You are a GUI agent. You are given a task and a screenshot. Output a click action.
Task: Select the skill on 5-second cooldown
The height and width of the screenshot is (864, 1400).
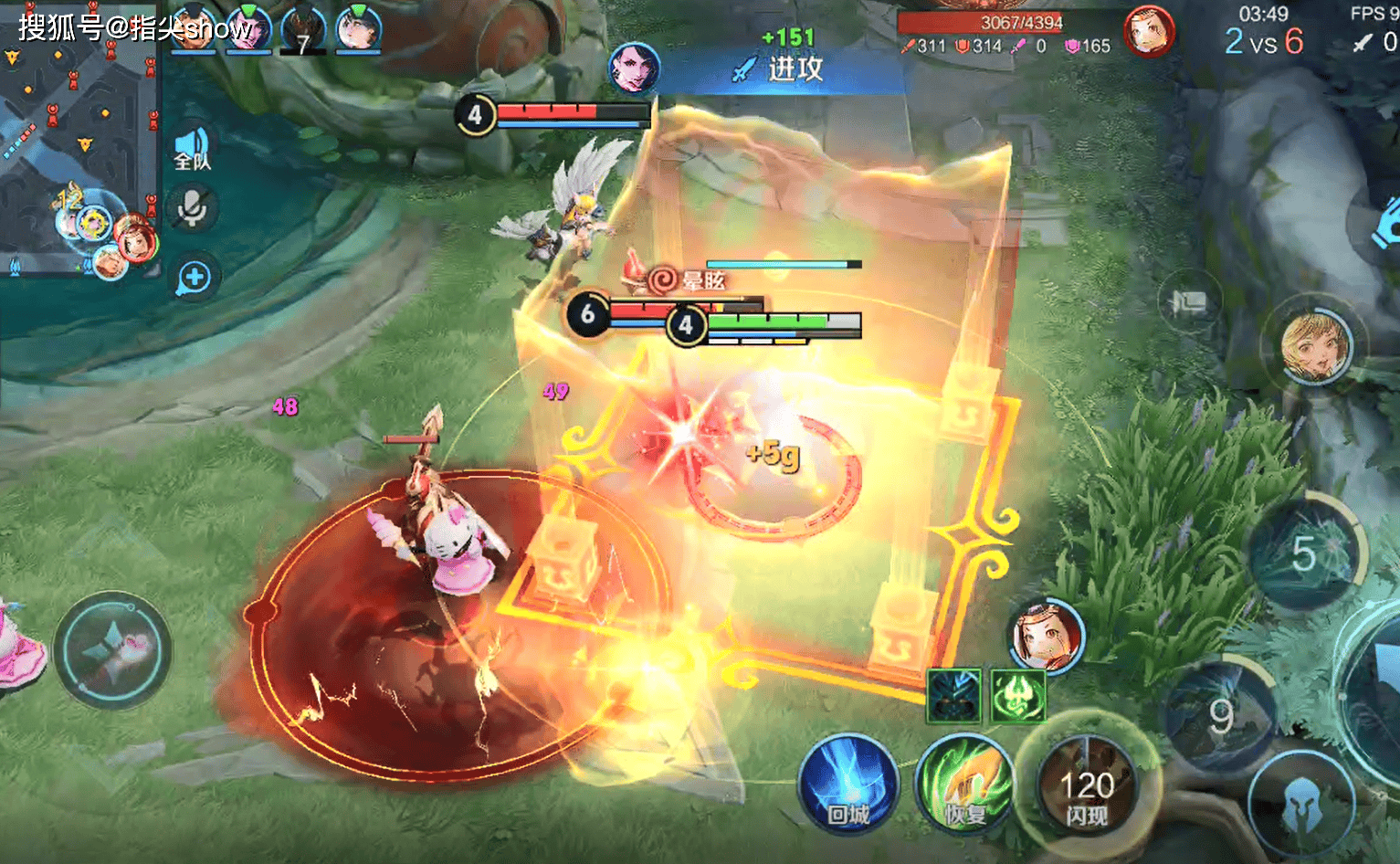click(x=1305, y=553)
